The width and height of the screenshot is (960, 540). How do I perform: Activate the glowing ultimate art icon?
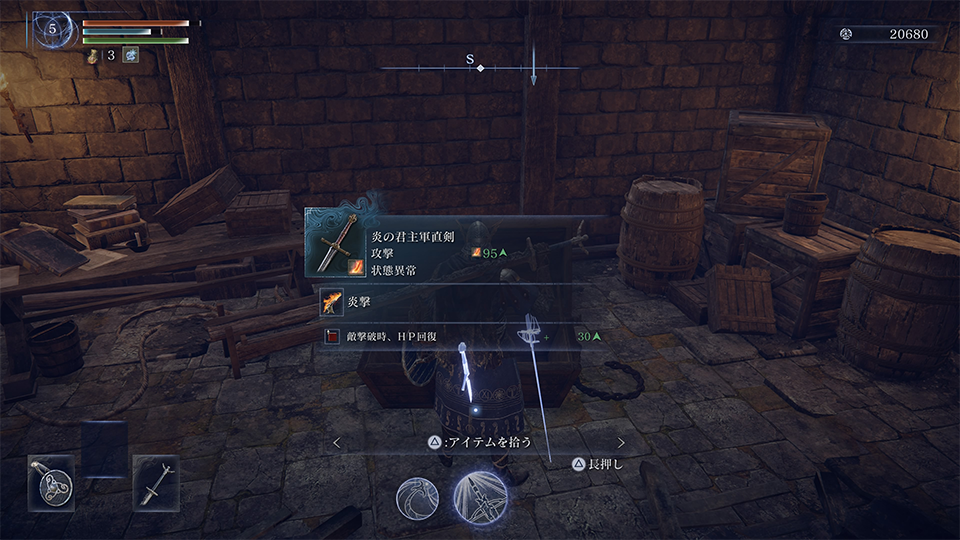coord(480,498)
